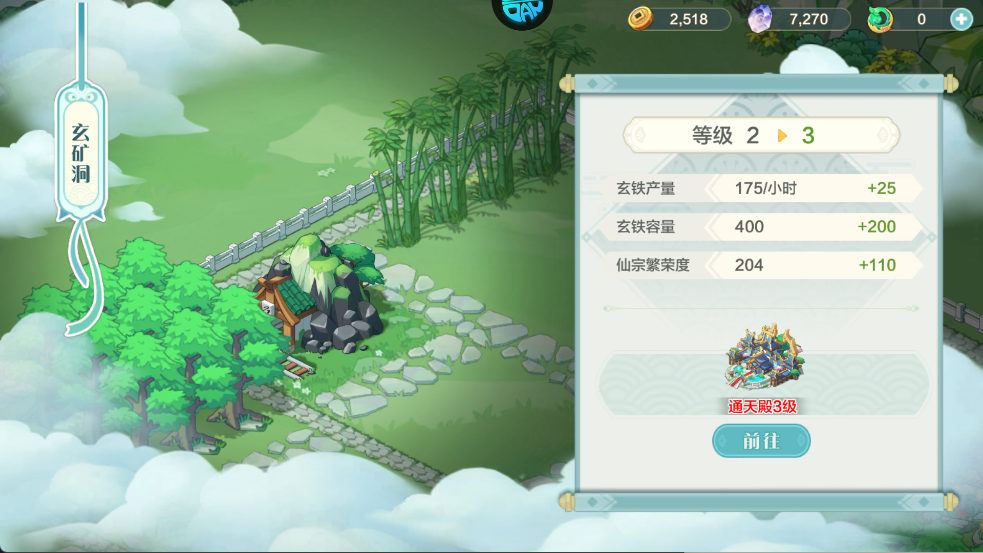Click the round logo badge at top center

pos(522,12)
